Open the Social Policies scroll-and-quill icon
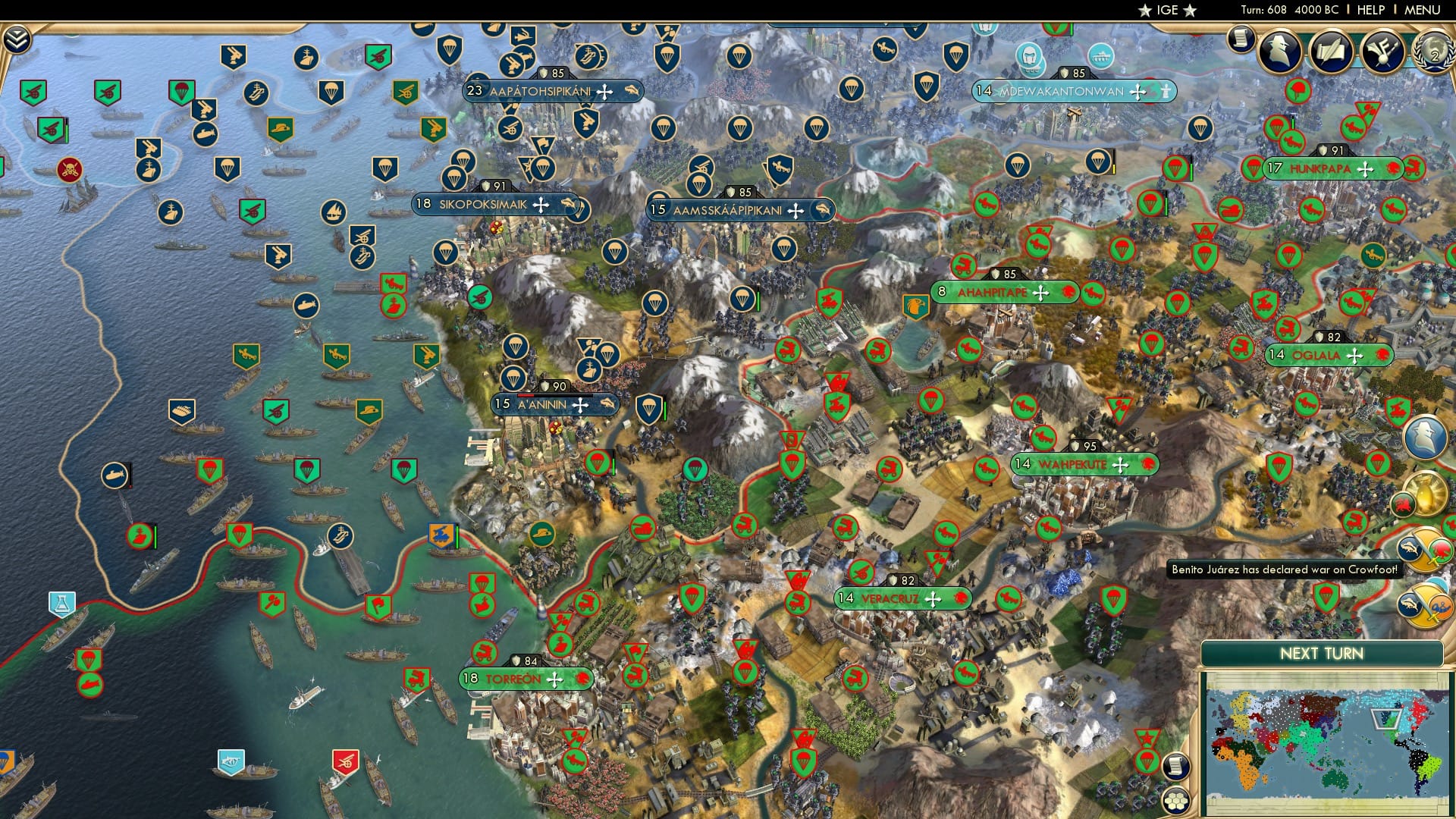The height and width of the screenshot is (819, 1456). pyautogui.click(x=1329, y=49)
